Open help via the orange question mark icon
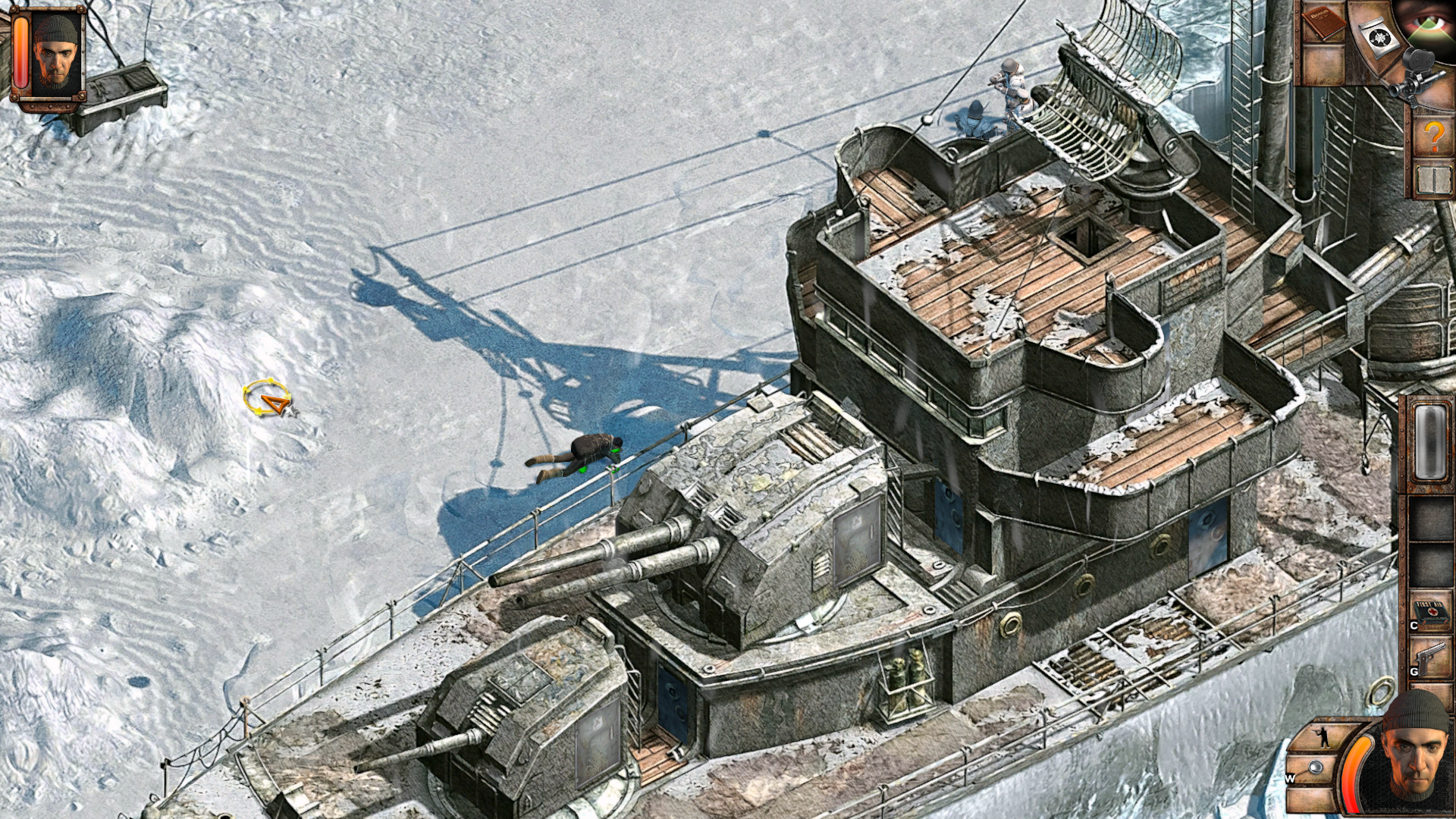The width and height of the screenshot is (1456, 819). tap(1435, 136)
